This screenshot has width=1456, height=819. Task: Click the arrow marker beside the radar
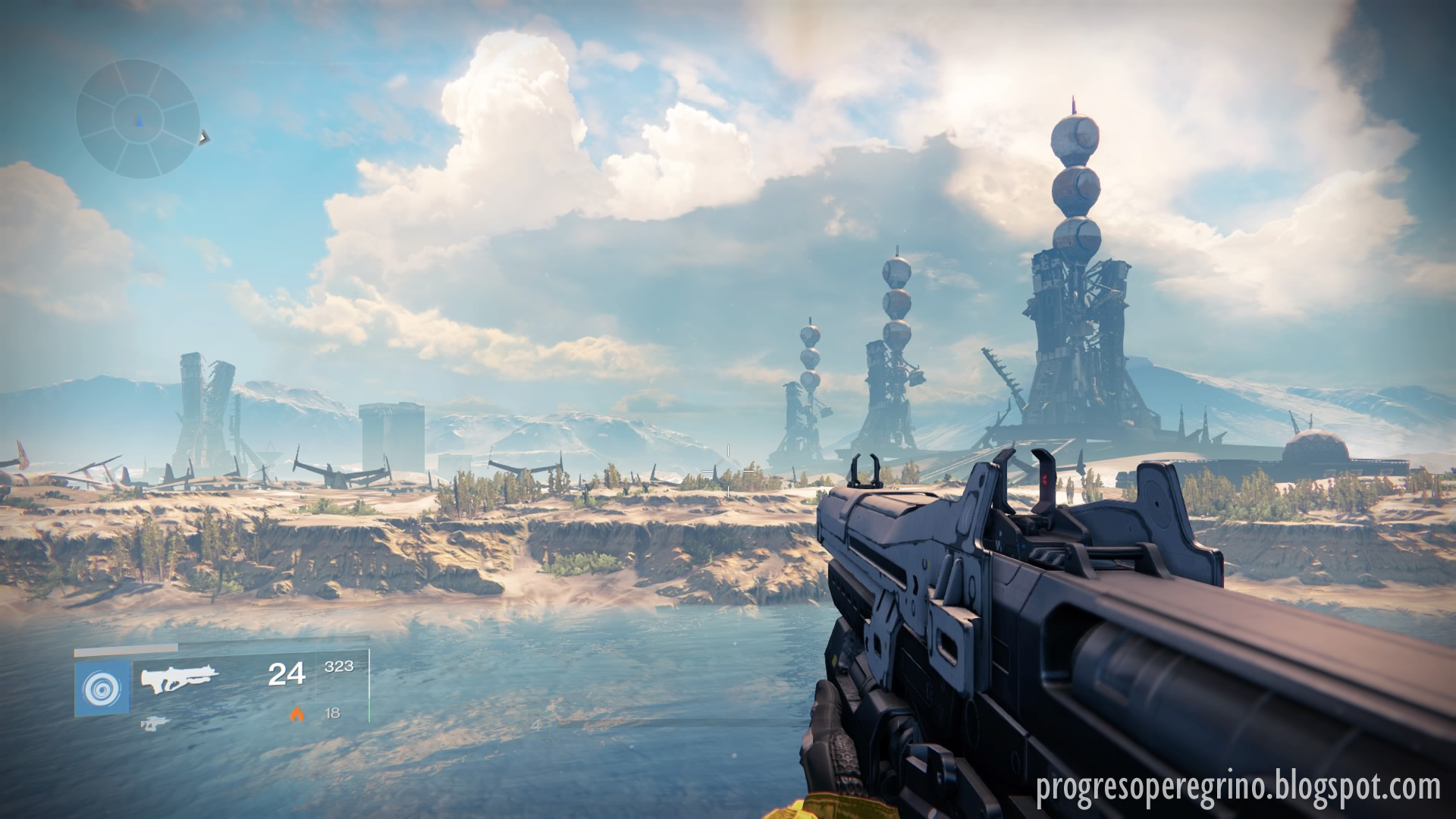203,137
